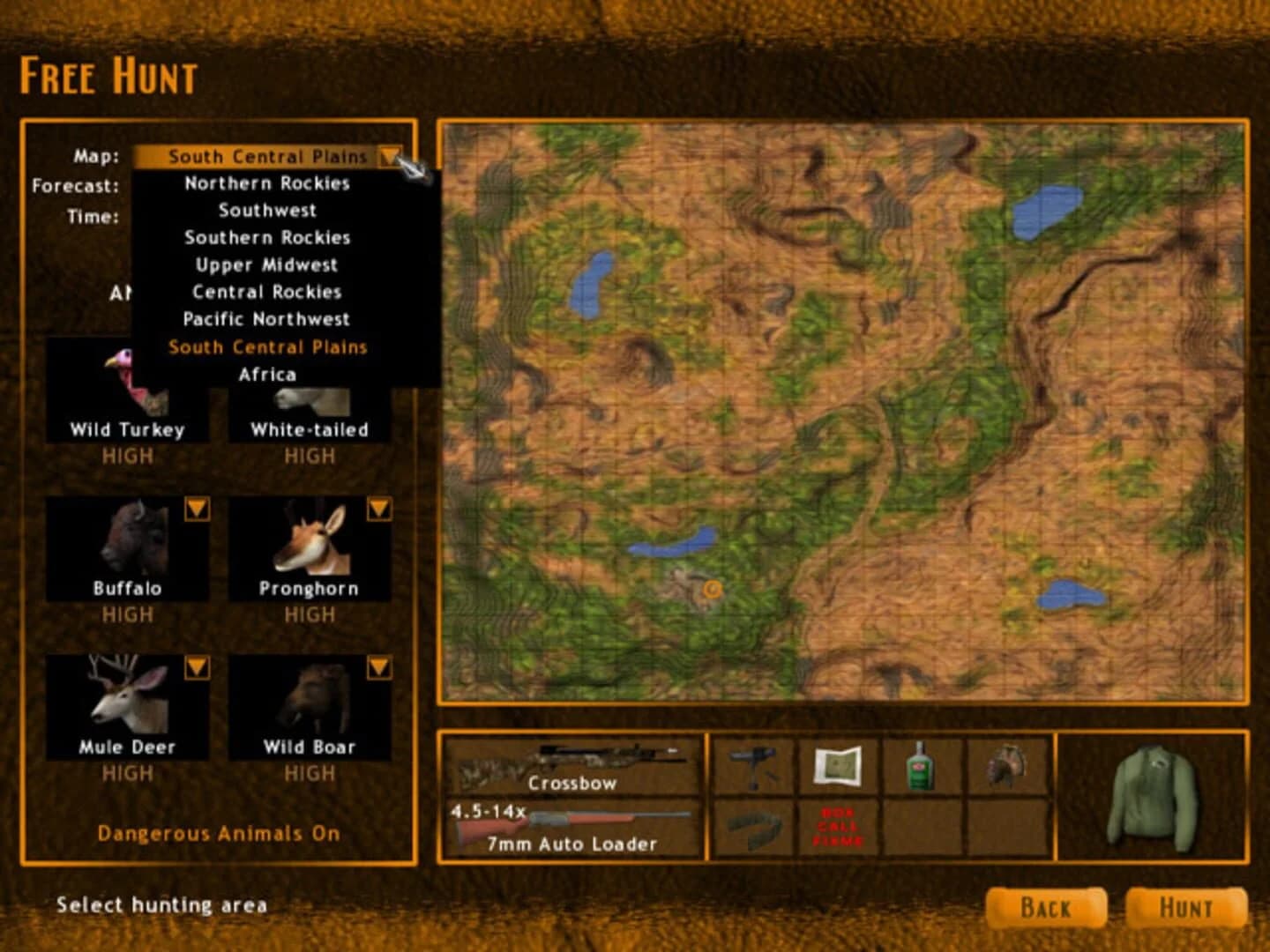Open the Map dropdown arrow
The image size is (1270, 952).
pos(391,156)
